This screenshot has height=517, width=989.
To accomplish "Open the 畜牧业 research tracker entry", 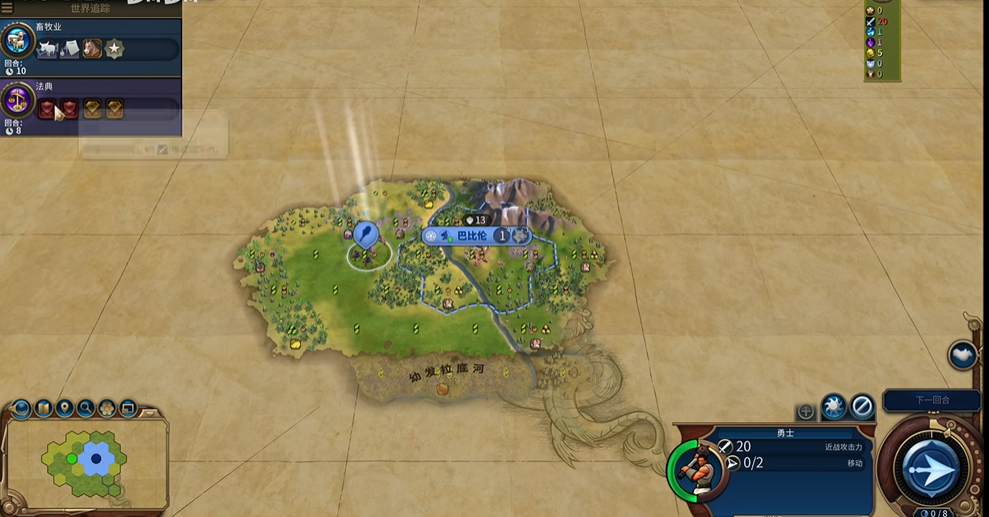I will 92,41.
